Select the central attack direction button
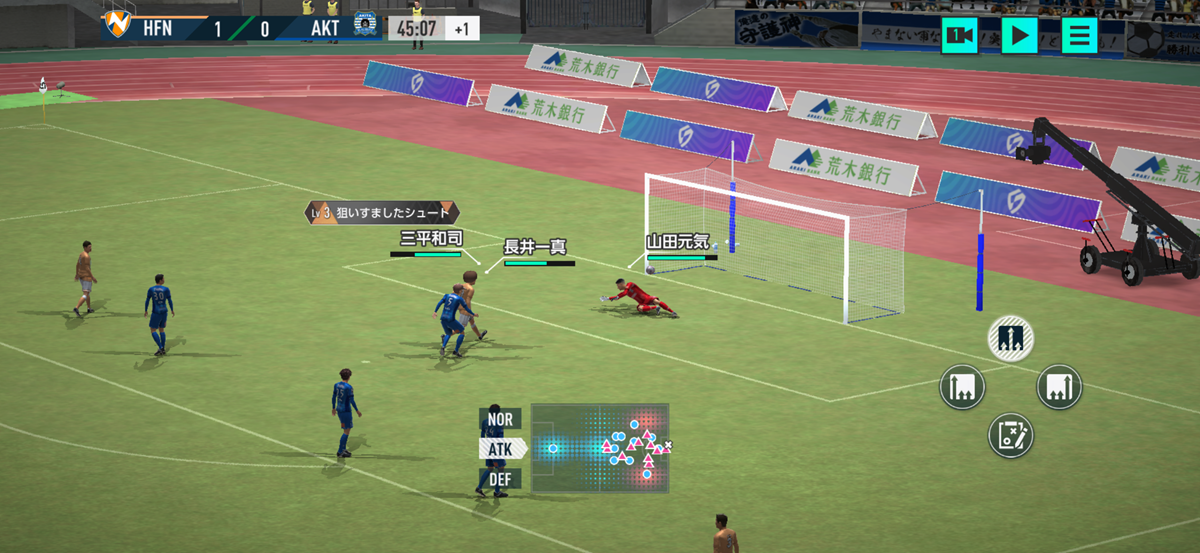This screenshot has width=1200, height=553. click(x=1010, y=339)
